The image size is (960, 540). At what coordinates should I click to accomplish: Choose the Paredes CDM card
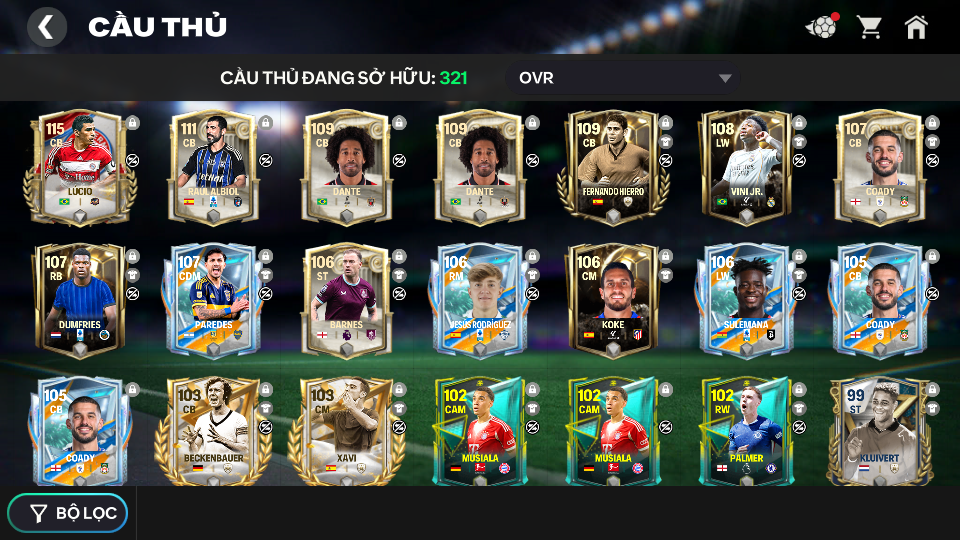coord(213,300)
